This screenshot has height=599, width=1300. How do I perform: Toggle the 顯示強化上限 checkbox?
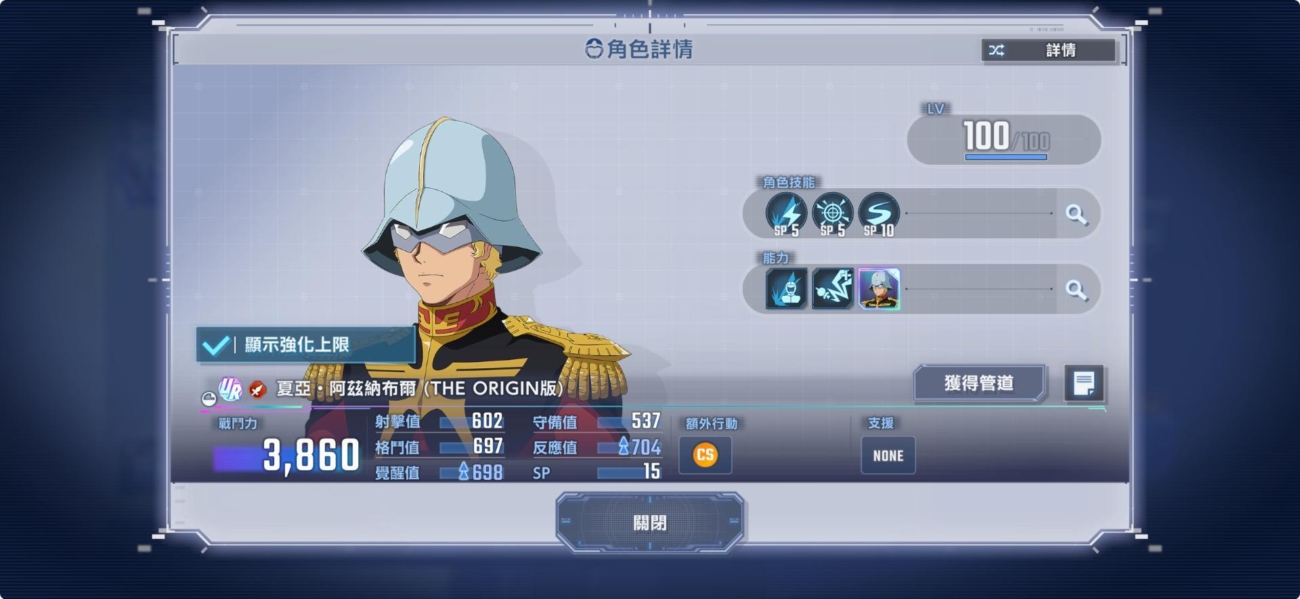point(305,344)
